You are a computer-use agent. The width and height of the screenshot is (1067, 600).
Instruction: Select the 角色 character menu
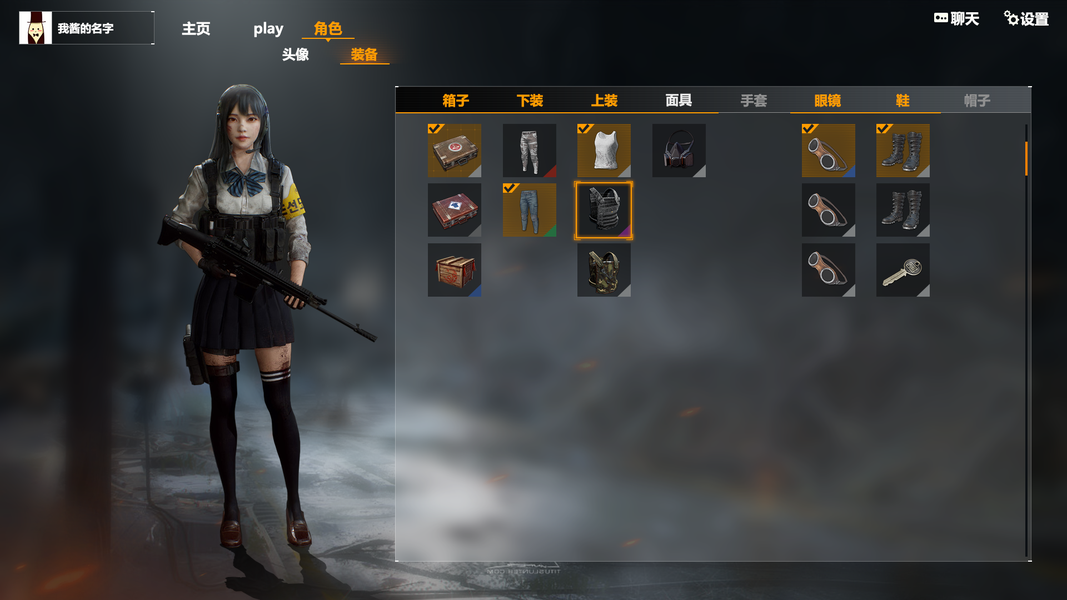[328, 29]
